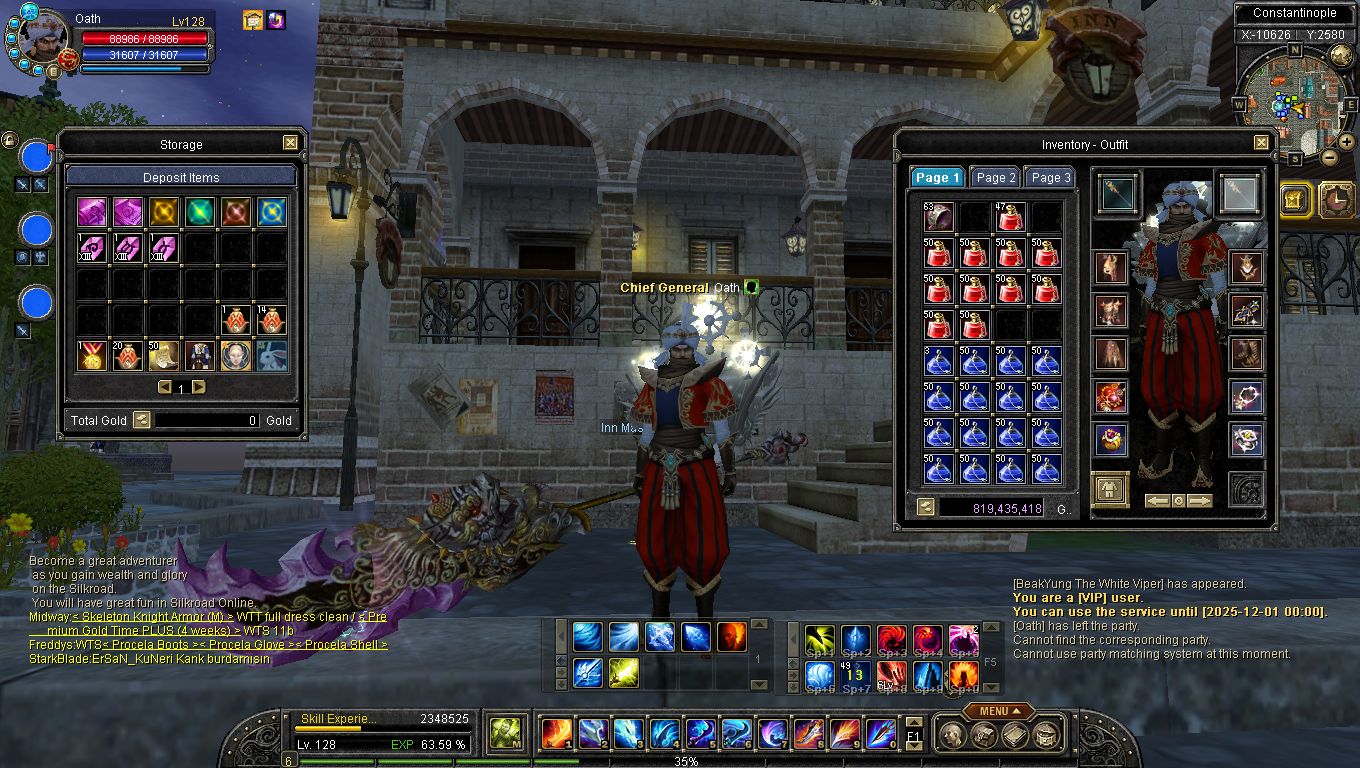Select the ring item with count 63
Screen dimensions: 1360x768
point(938,217)
